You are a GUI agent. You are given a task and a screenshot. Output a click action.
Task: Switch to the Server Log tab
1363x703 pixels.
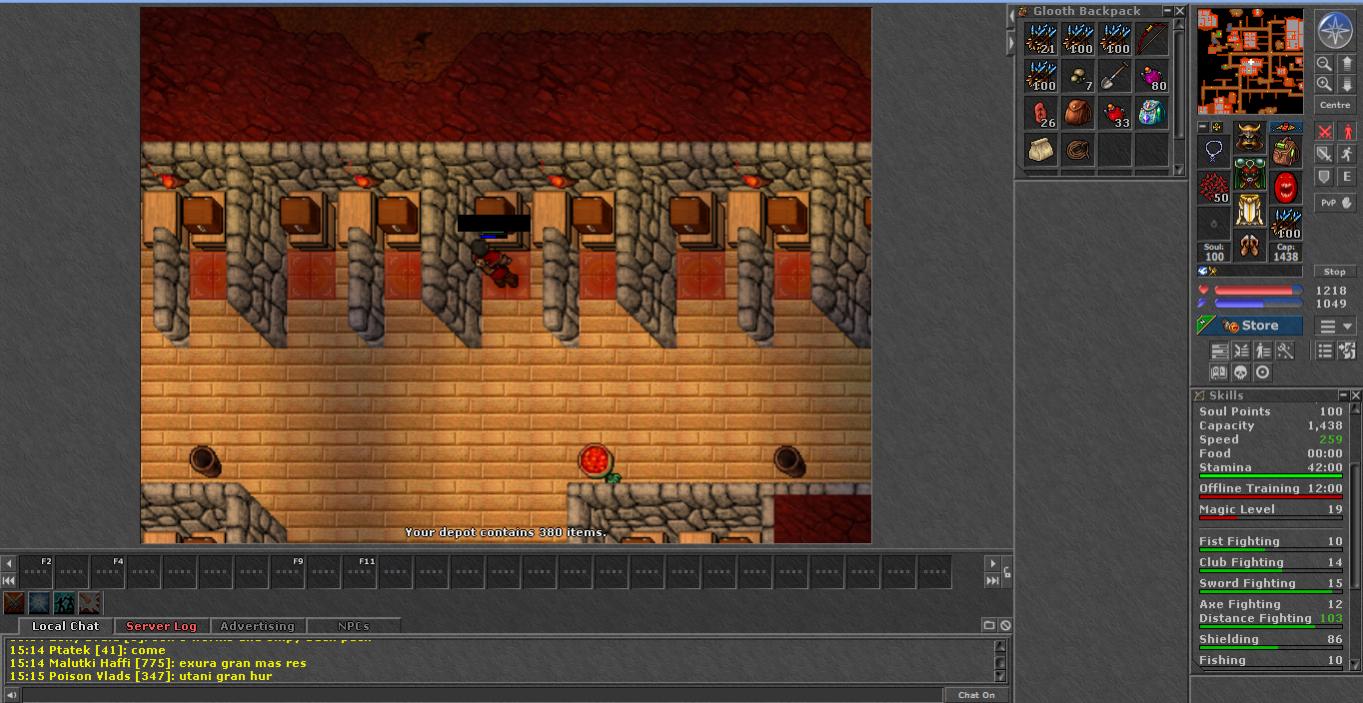point(161,626)
